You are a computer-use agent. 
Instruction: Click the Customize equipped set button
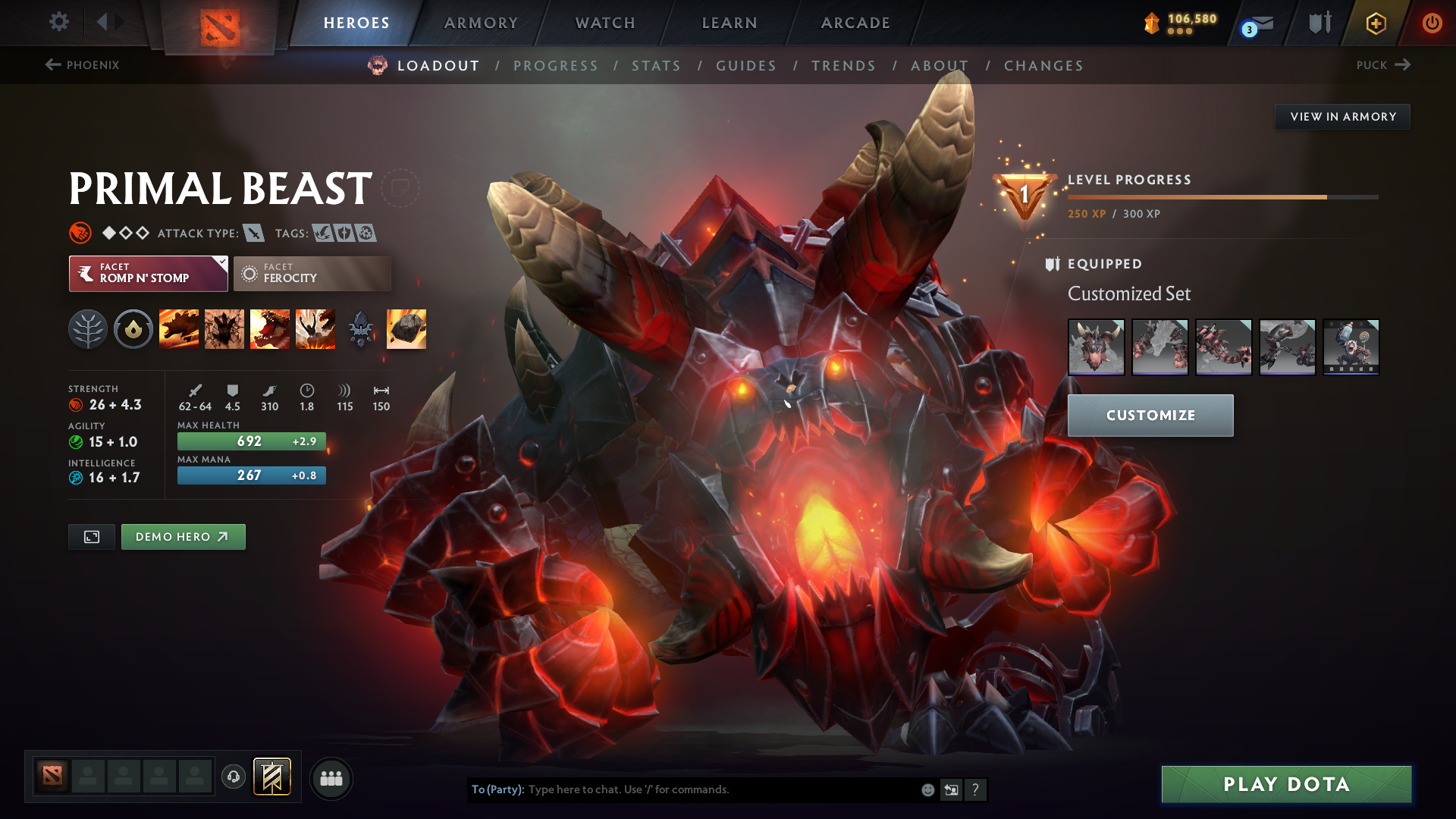(x=1150, y=415)
